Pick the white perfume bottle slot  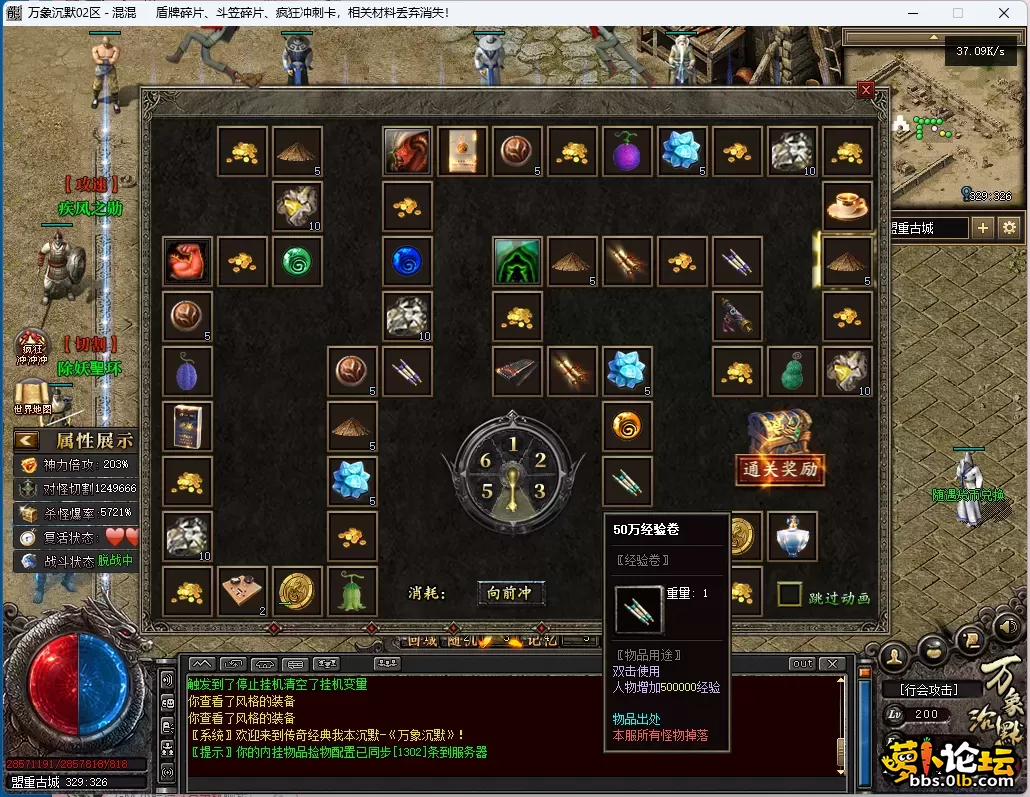(x=792, y=536)
